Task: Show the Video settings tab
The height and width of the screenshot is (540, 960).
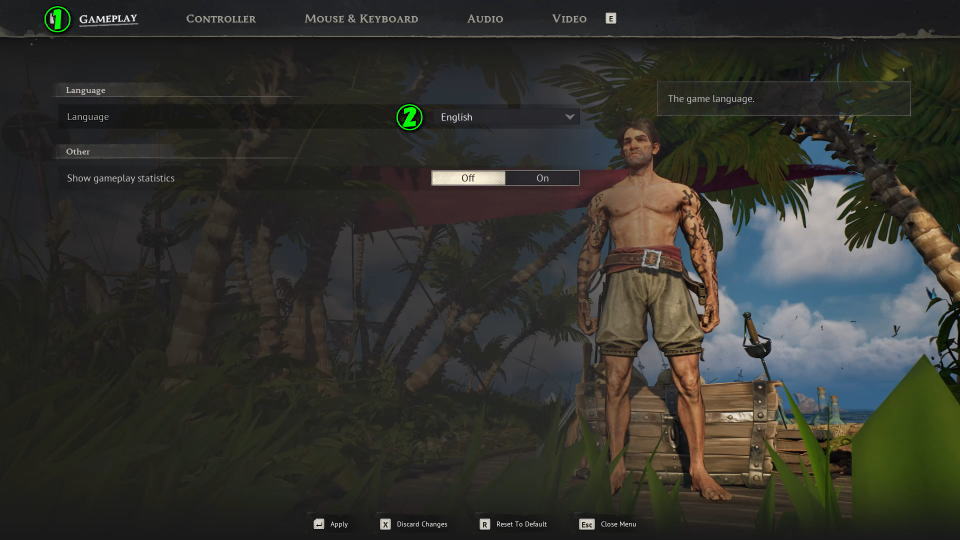Action: click(x=569, y=19)
